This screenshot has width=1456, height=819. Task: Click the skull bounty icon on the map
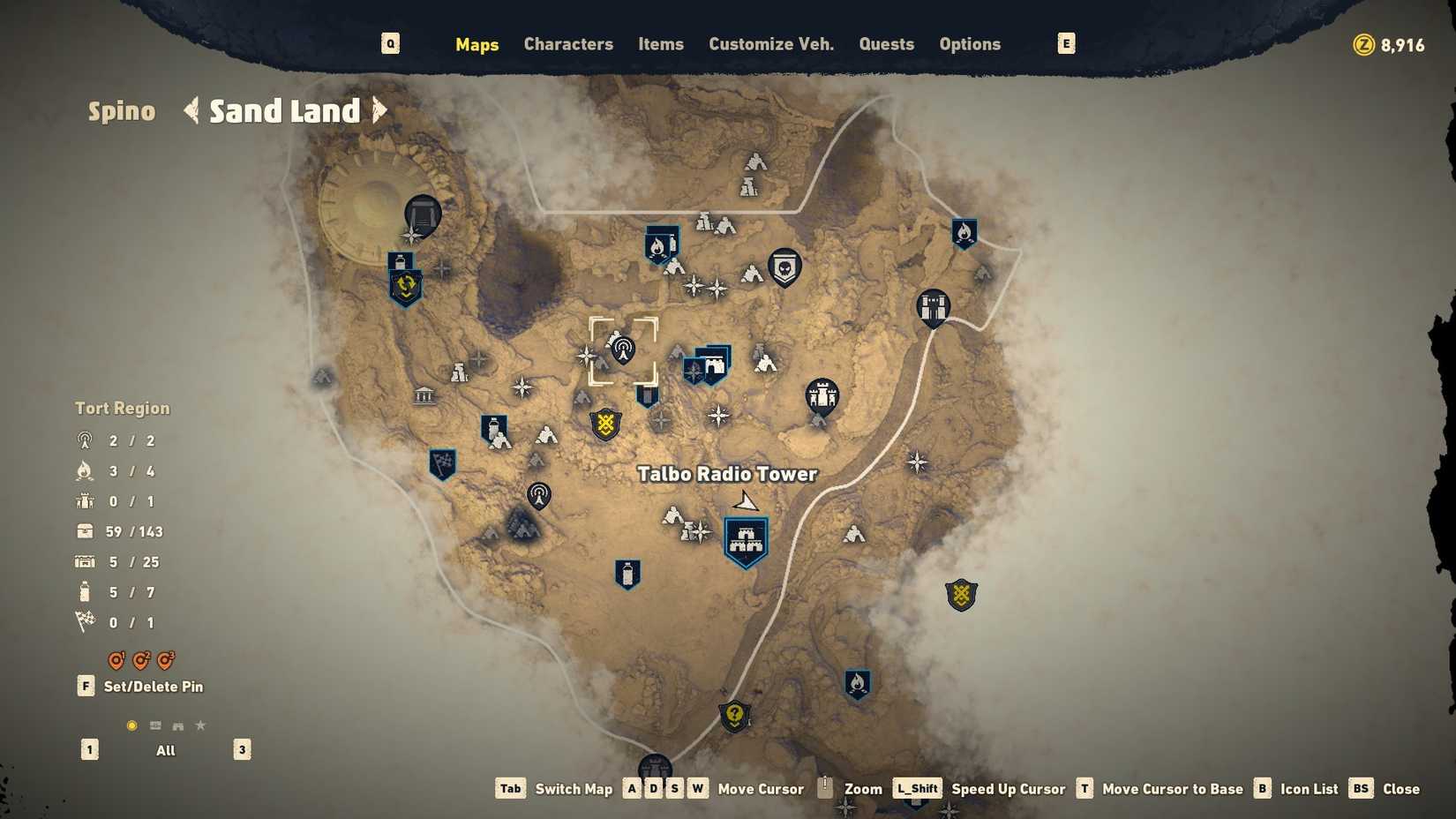(x=784, y=267)
